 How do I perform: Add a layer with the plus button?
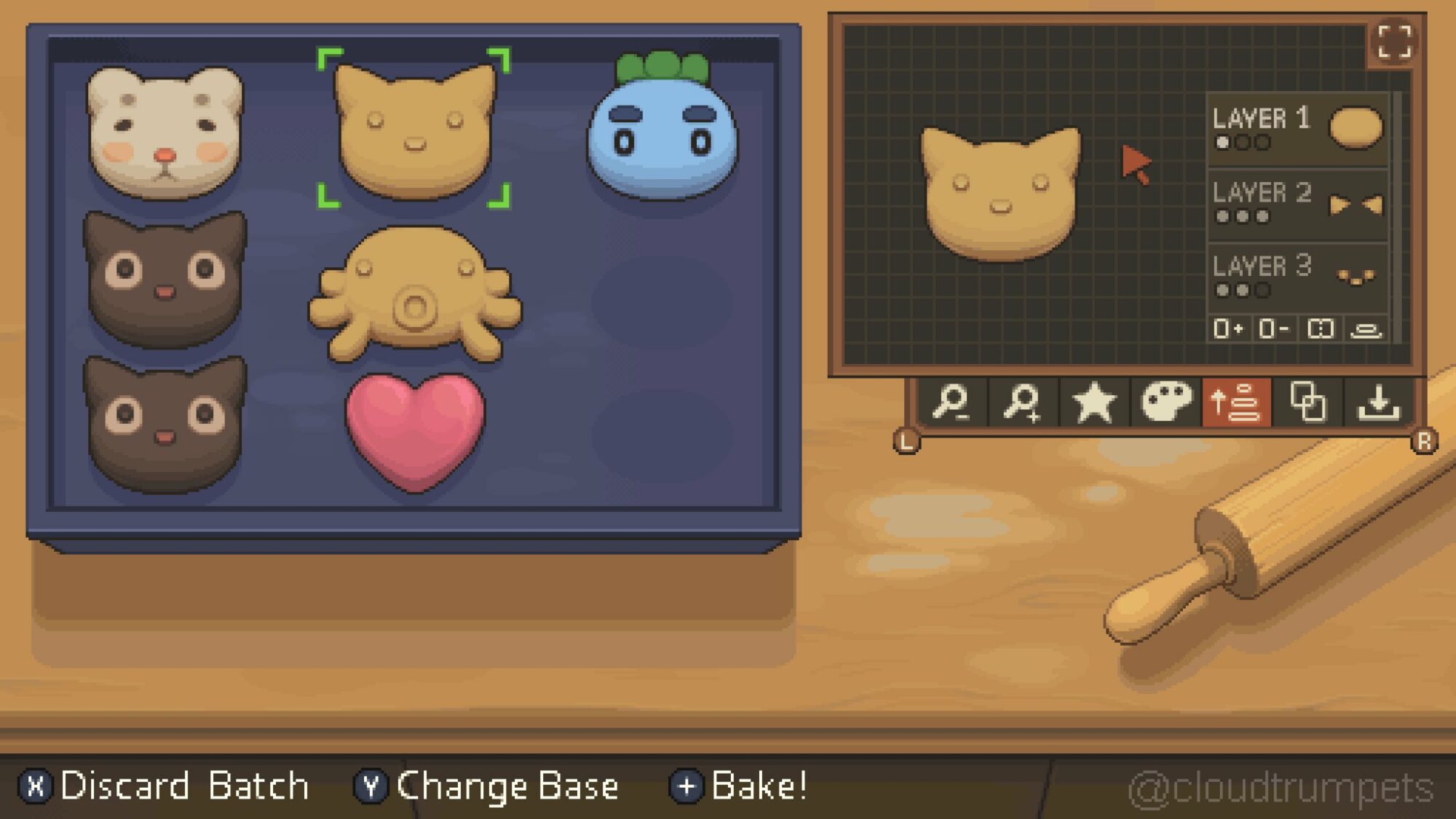point(1227,329)
